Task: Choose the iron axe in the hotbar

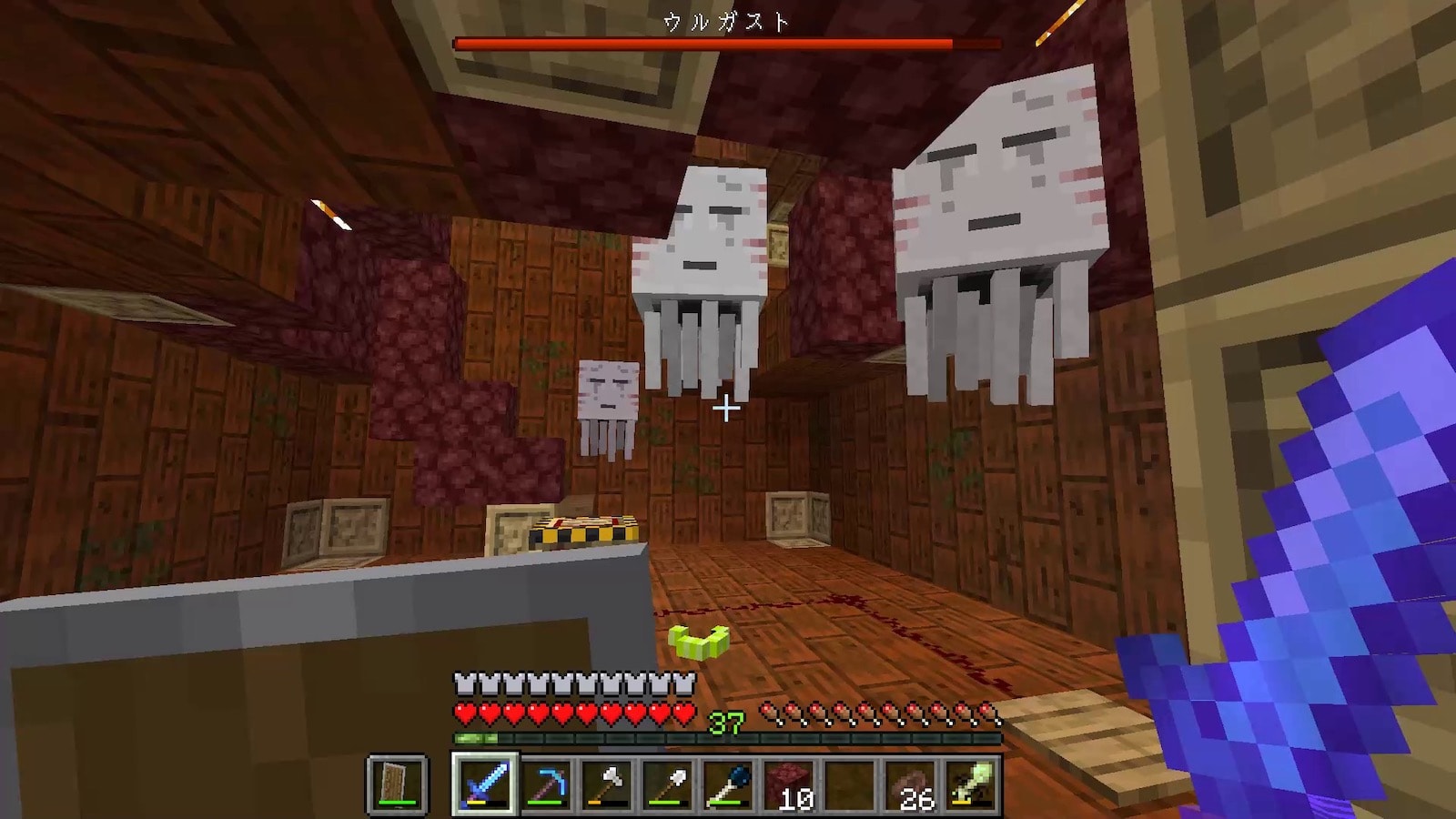Action: [x=606, y=784]
